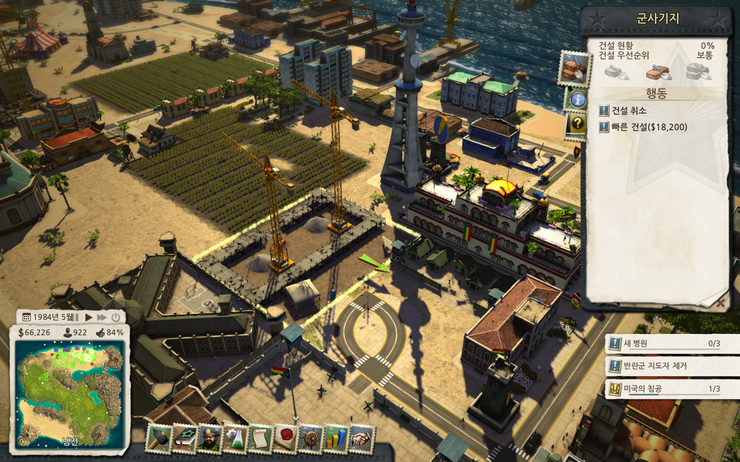Open the 새 병원 objective

[x=672, y=344]
